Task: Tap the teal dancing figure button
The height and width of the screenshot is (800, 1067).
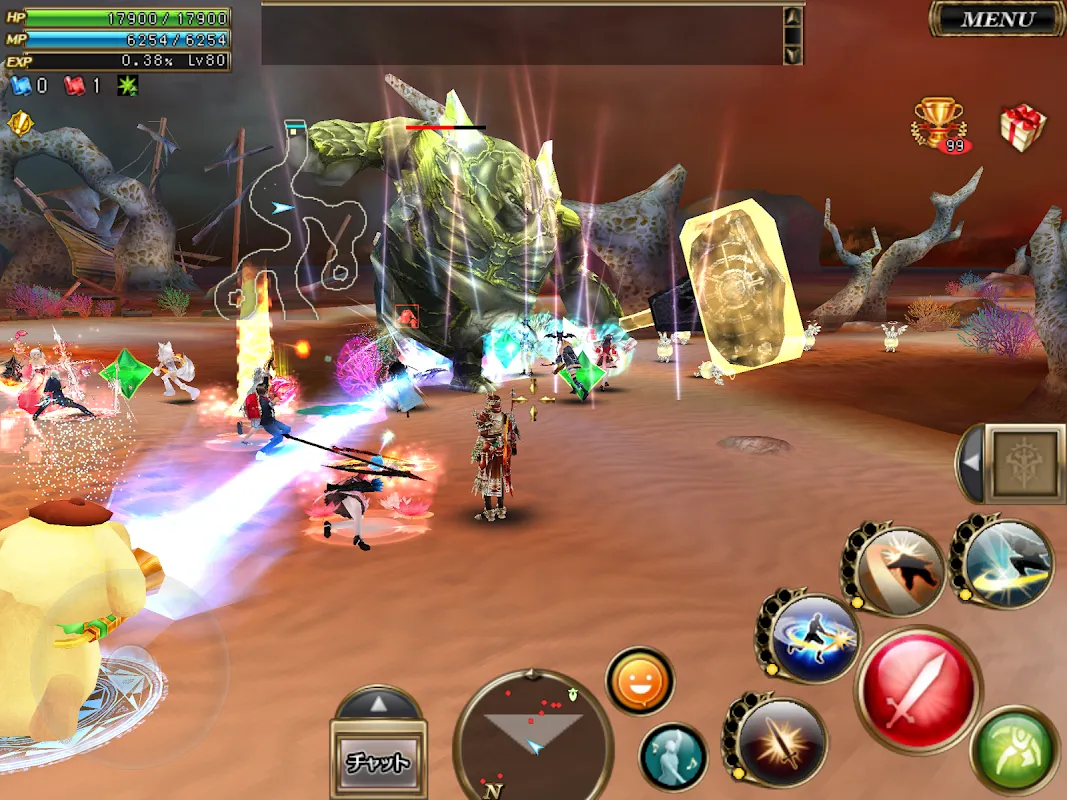Action: click(673, 756)
